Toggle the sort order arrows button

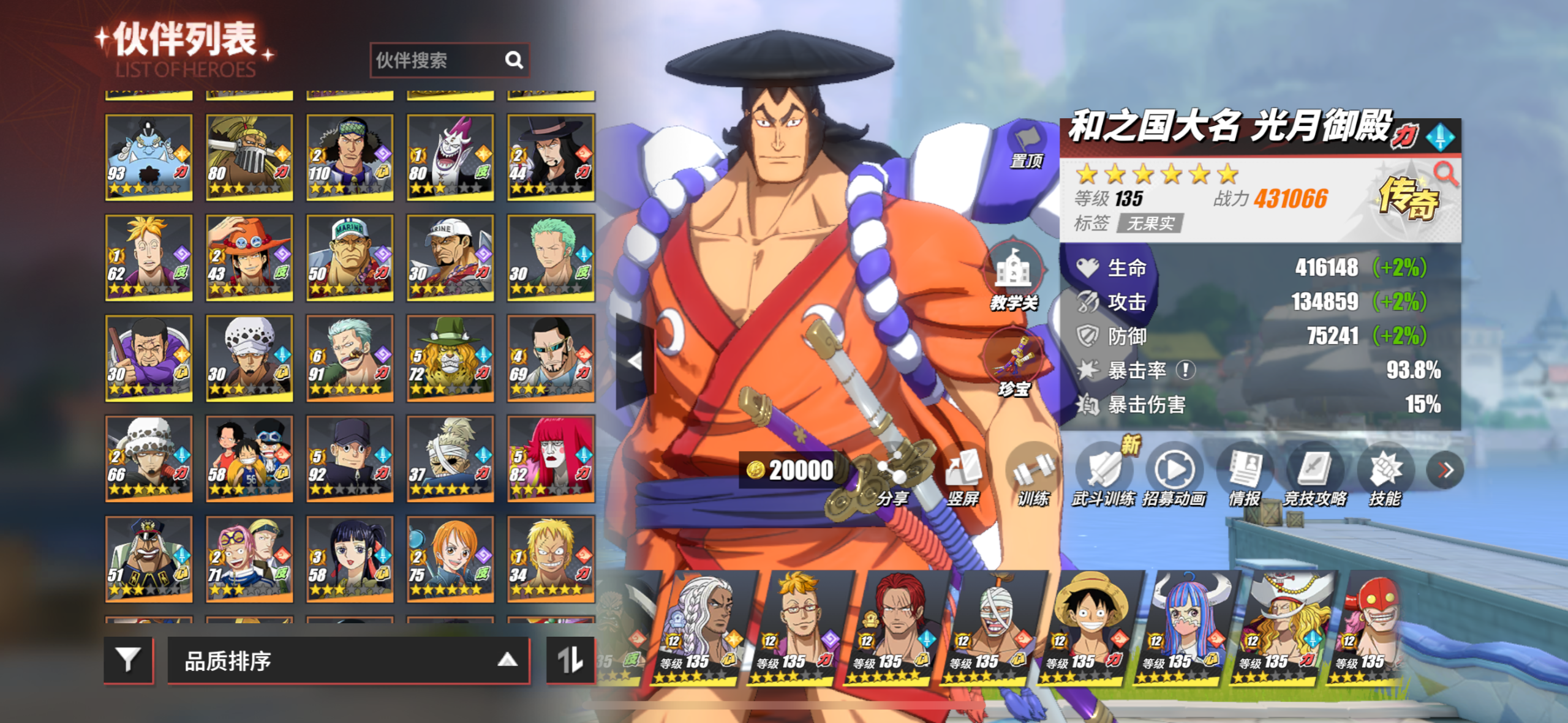pos(570,660)
